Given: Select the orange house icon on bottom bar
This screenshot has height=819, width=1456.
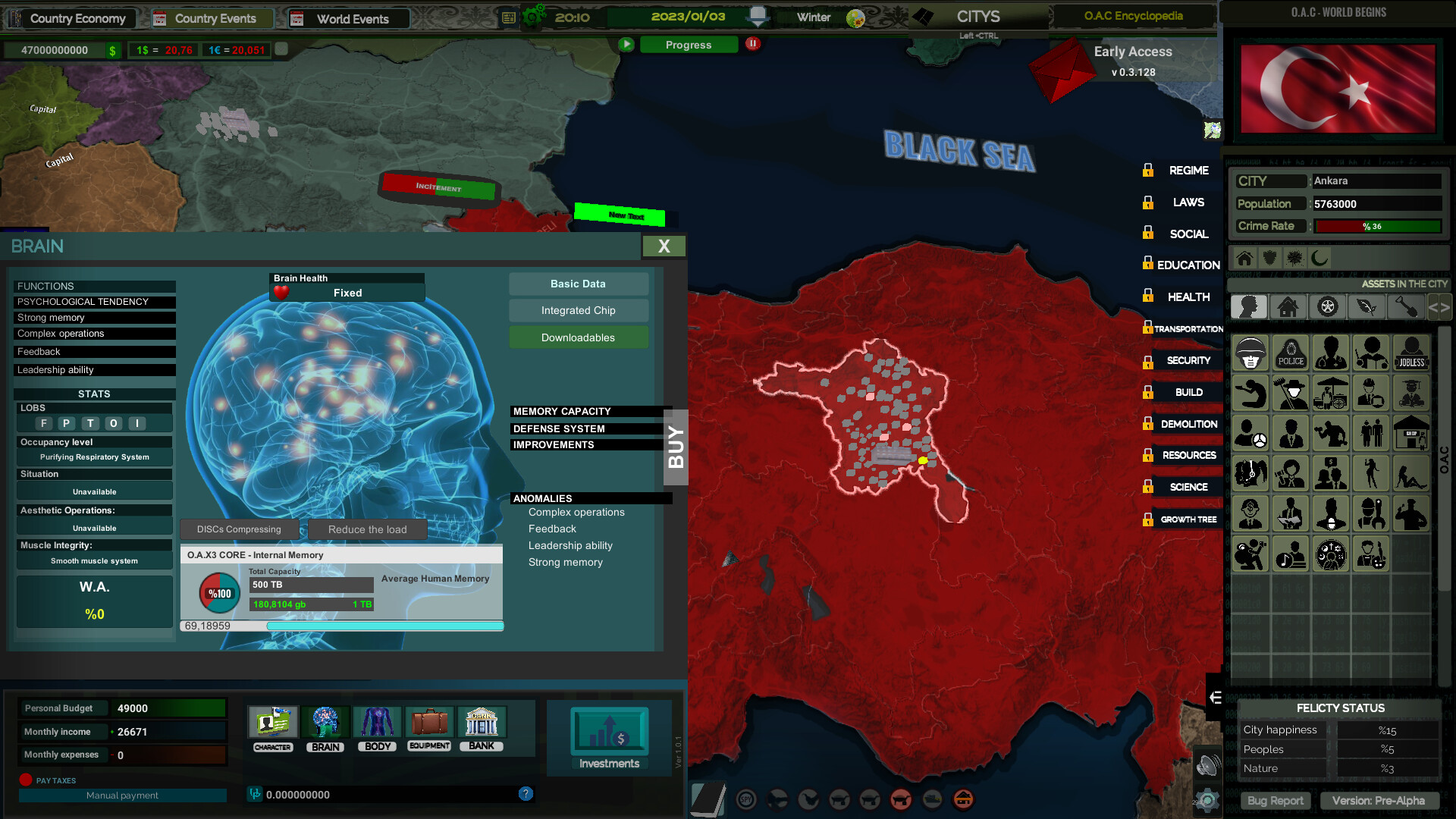Looking at the screenshot, I should click(965, 799).
